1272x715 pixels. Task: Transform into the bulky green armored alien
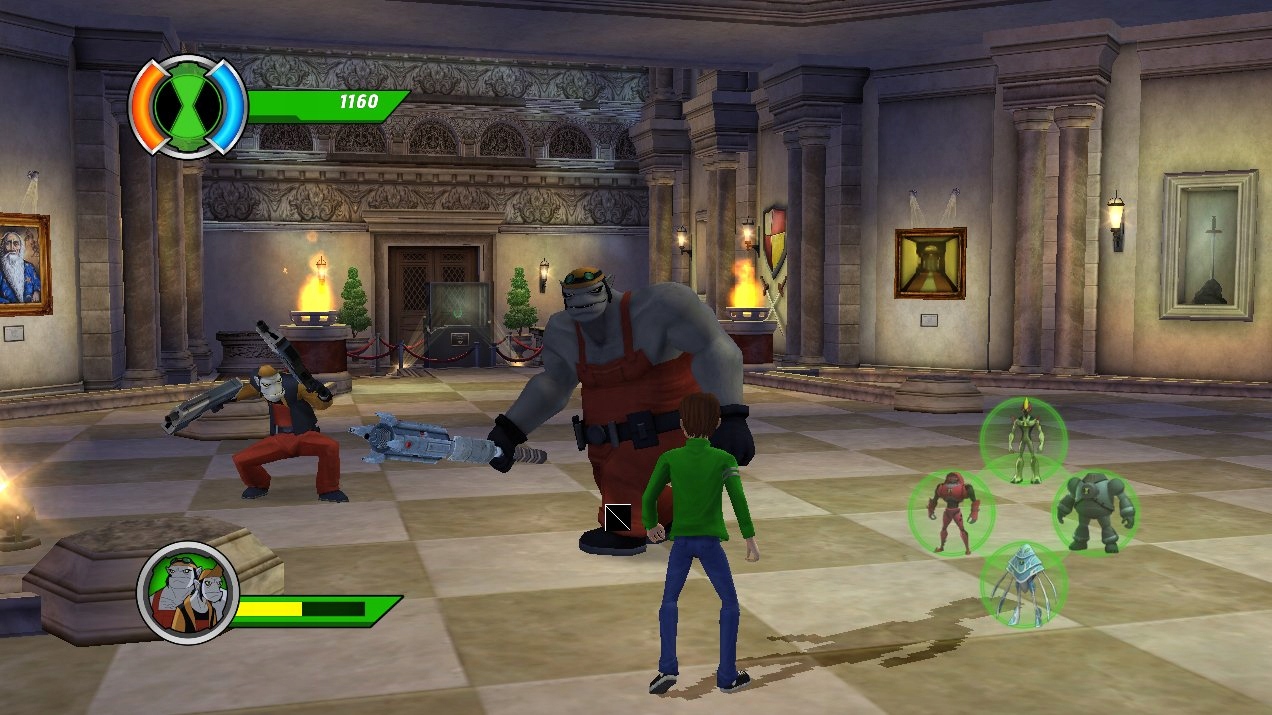[1095, 512]
